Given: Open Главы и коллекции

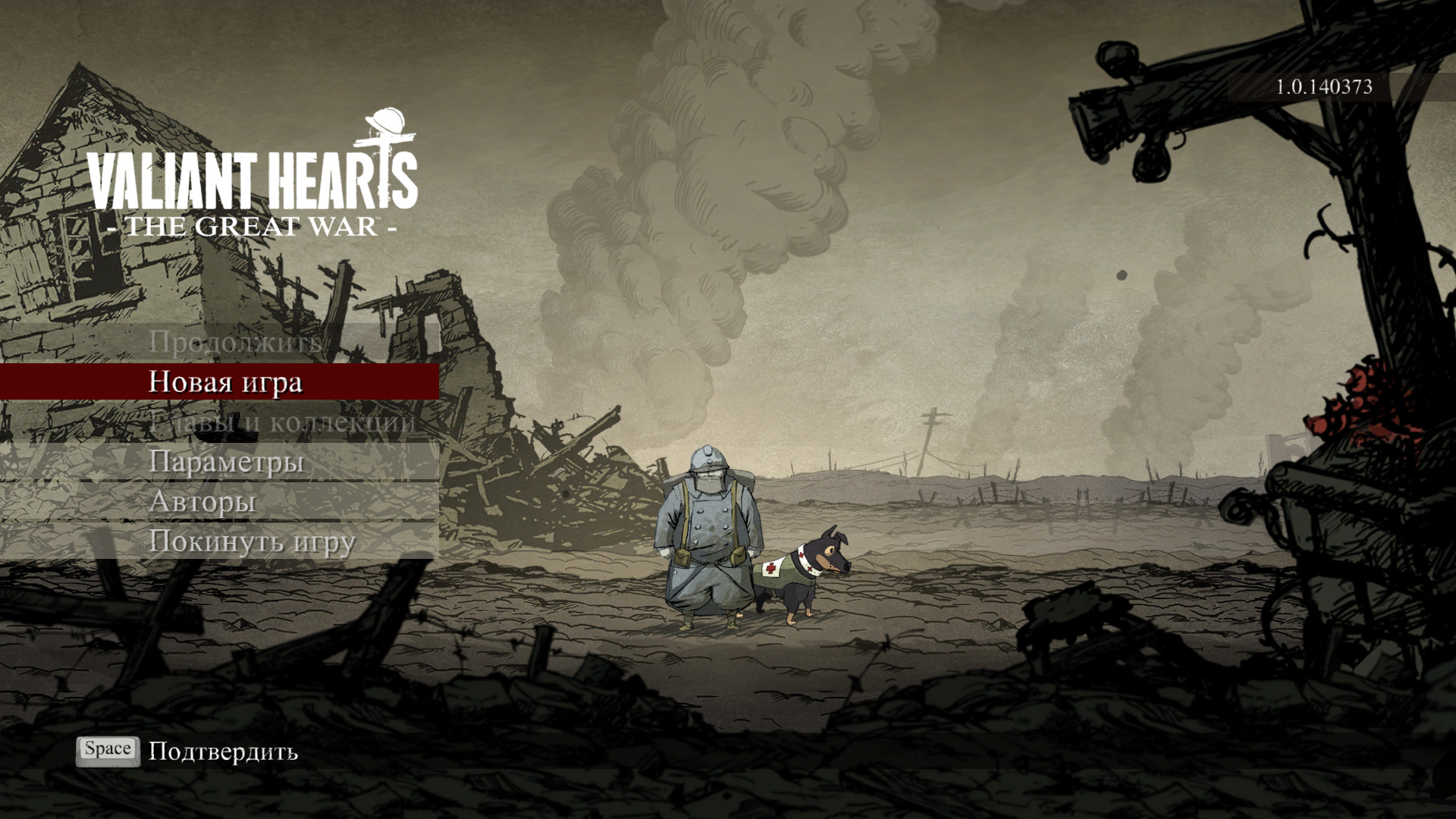Looking at the screenshot, I should [281, 422].
